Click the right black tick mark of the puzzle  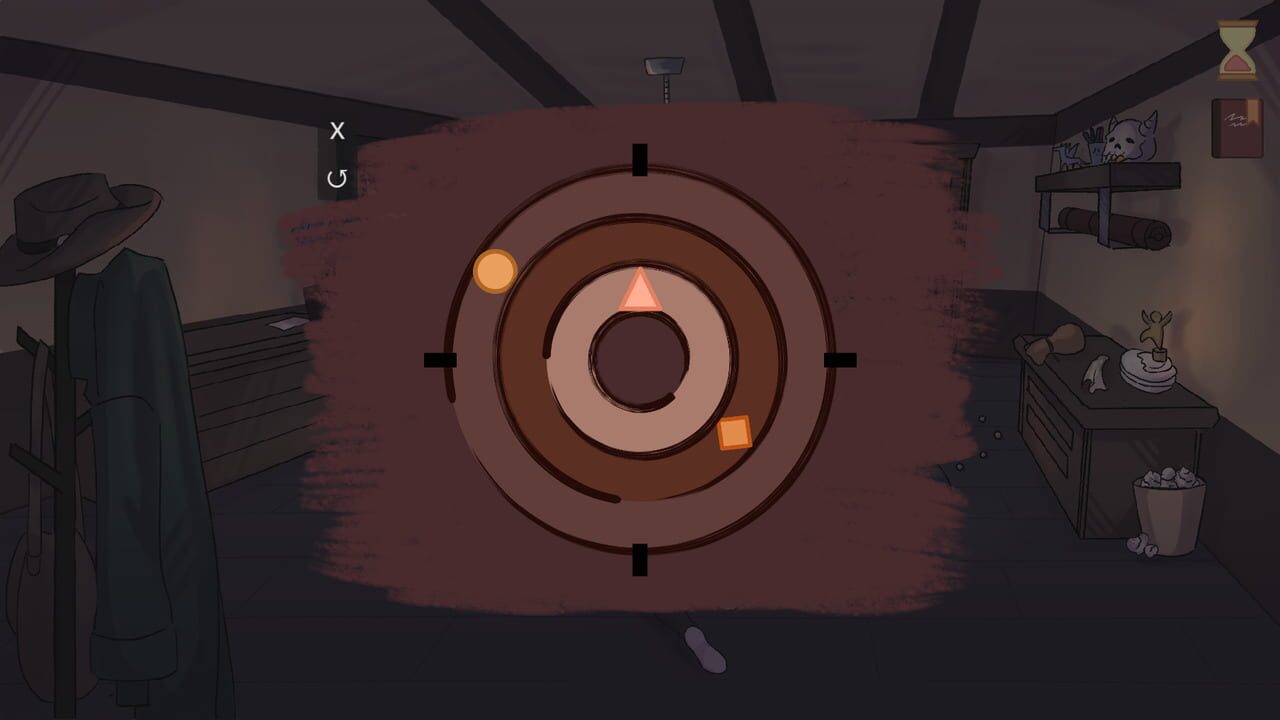838,358
